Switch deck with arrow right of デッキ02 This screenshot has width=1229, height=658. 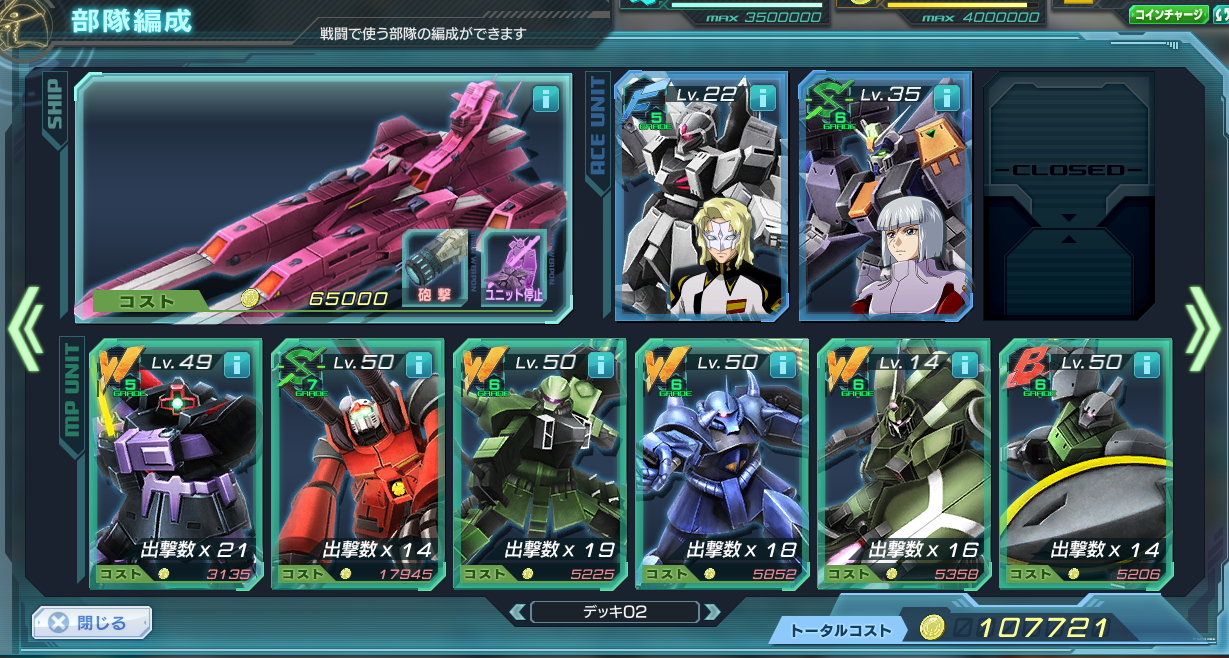tap(711, 612)
